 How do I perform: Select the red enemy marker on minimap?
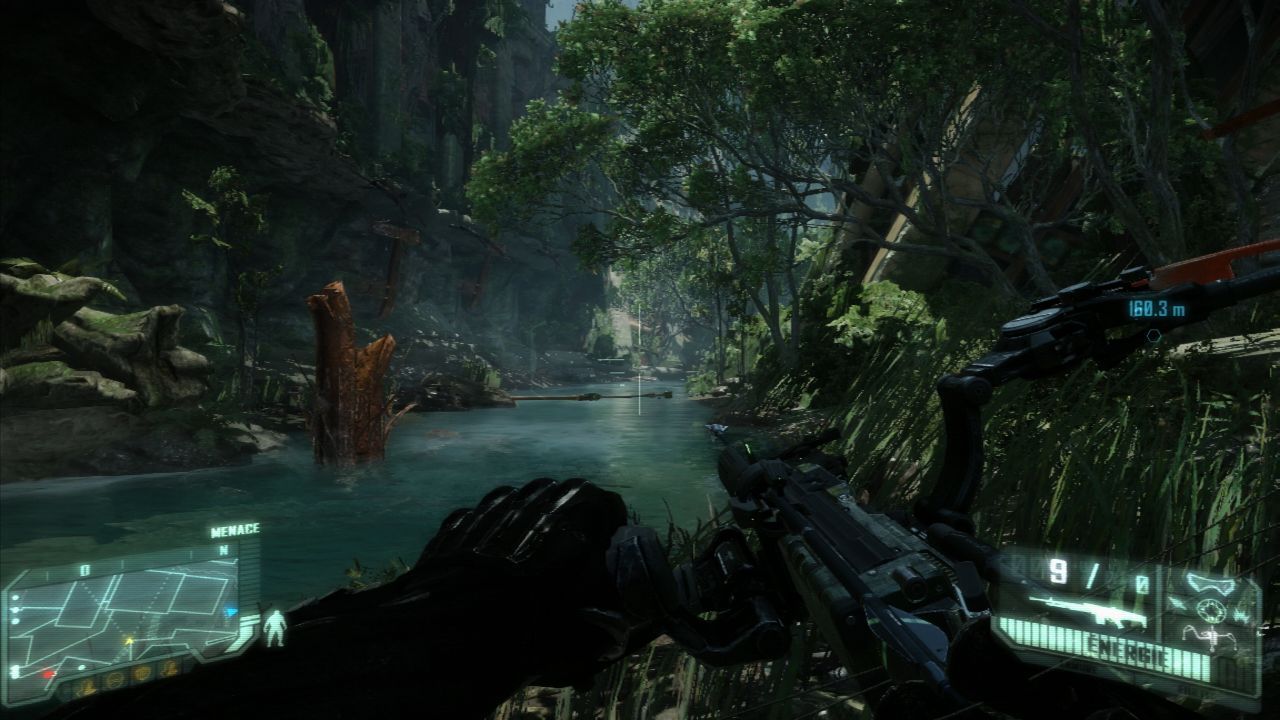(x=47, y=674)
